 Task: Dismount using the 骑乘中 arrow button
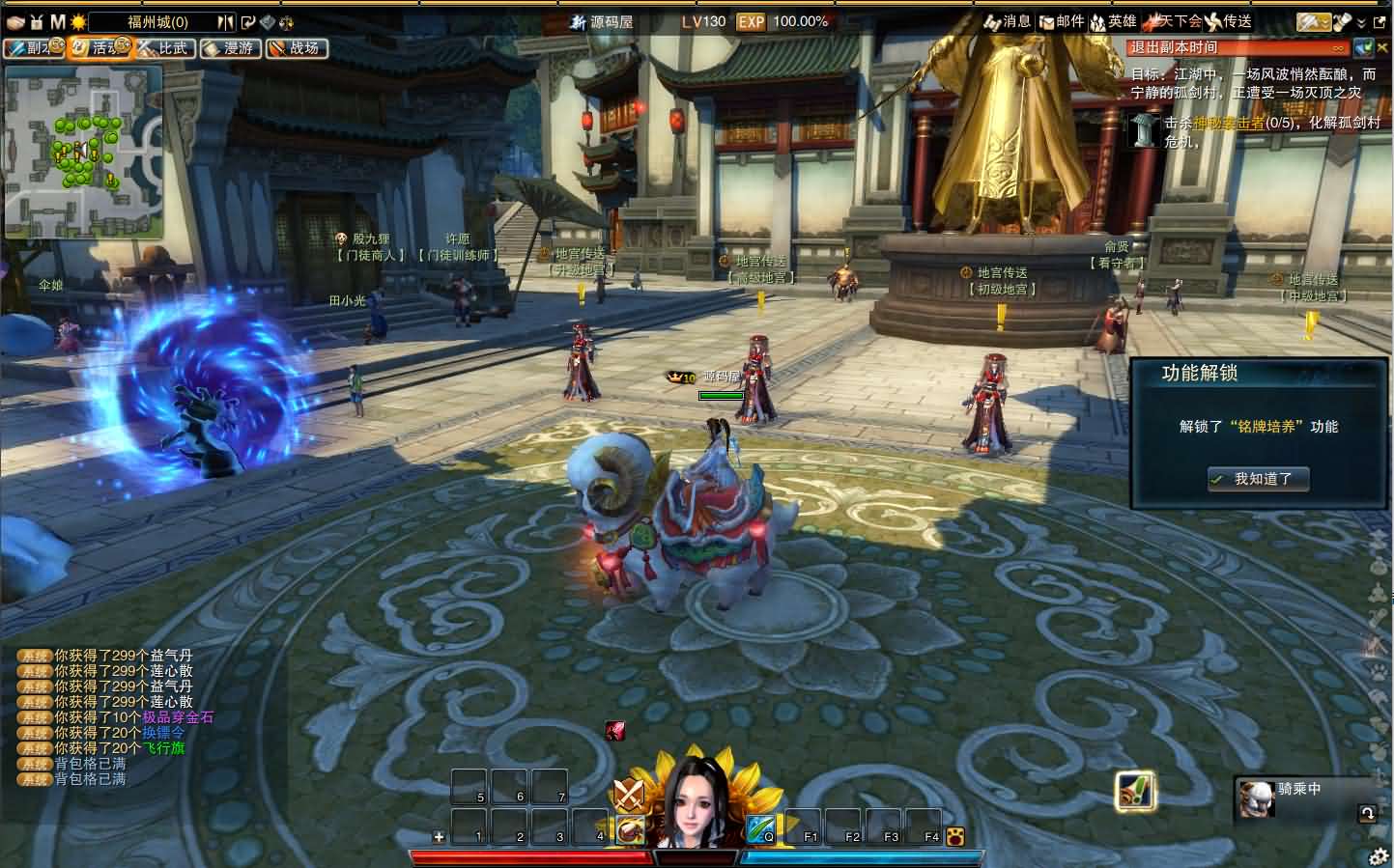1367,813
